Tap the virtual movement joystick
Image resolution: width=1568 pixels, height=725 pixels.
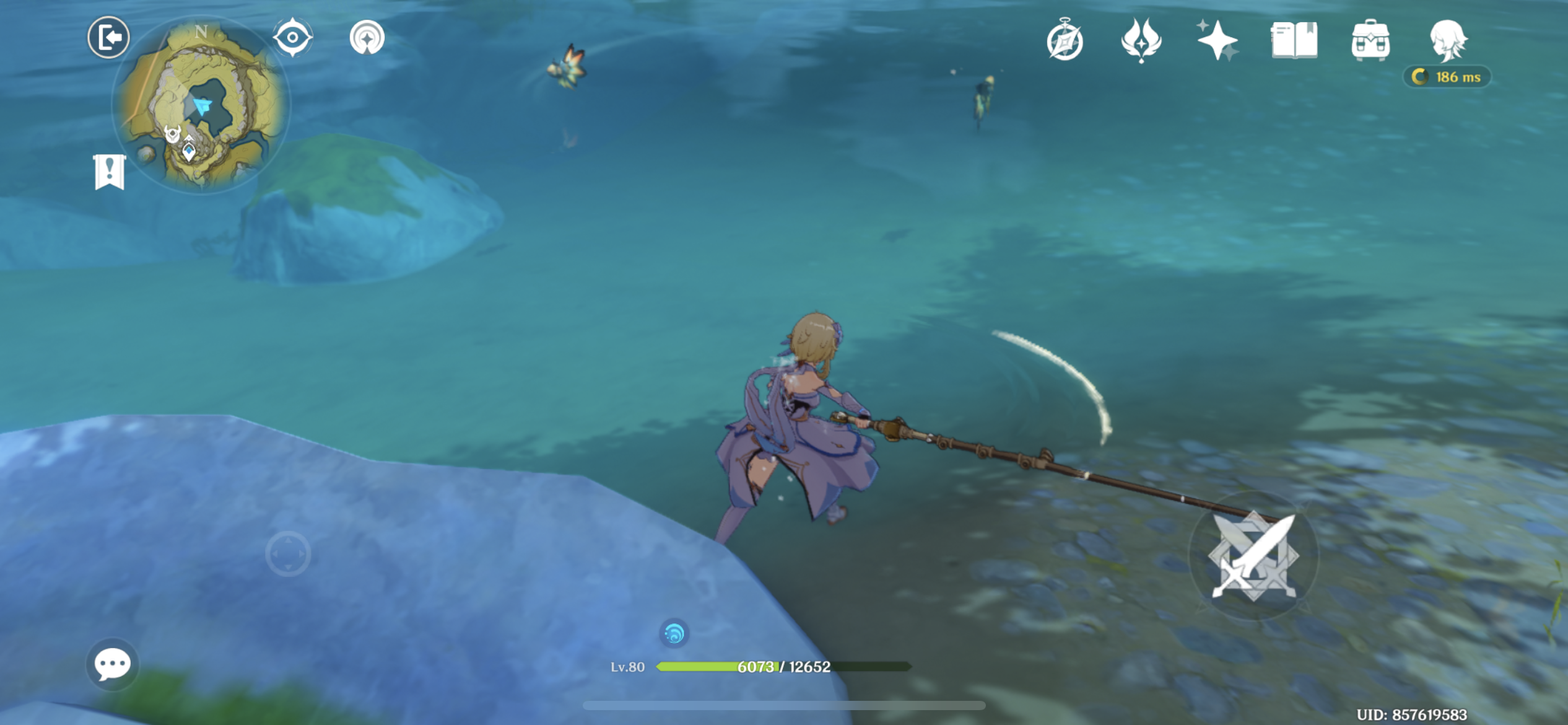[x=288, y=553]
